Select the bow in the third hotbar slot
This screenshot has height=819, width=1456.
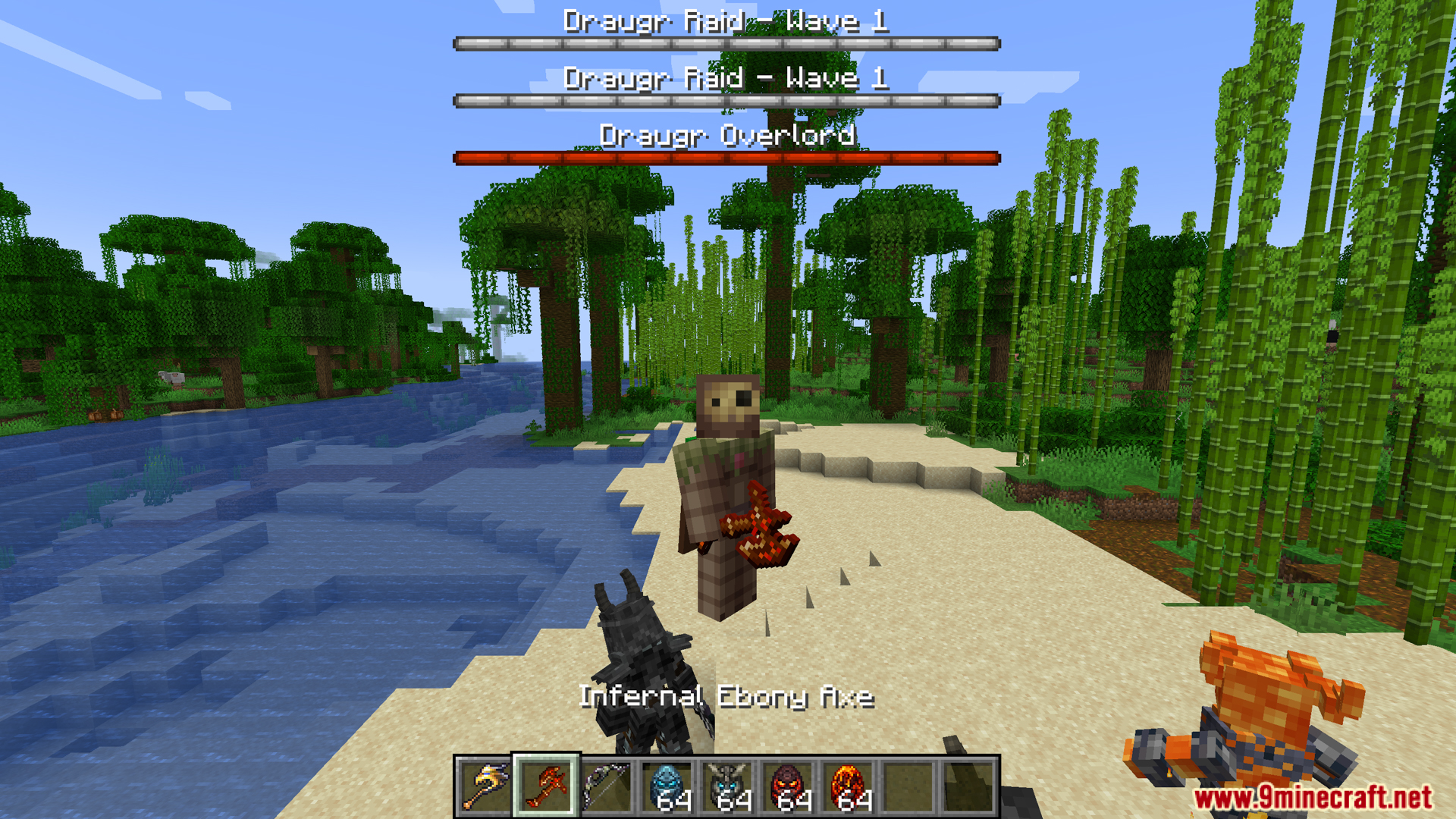[605, 785]
